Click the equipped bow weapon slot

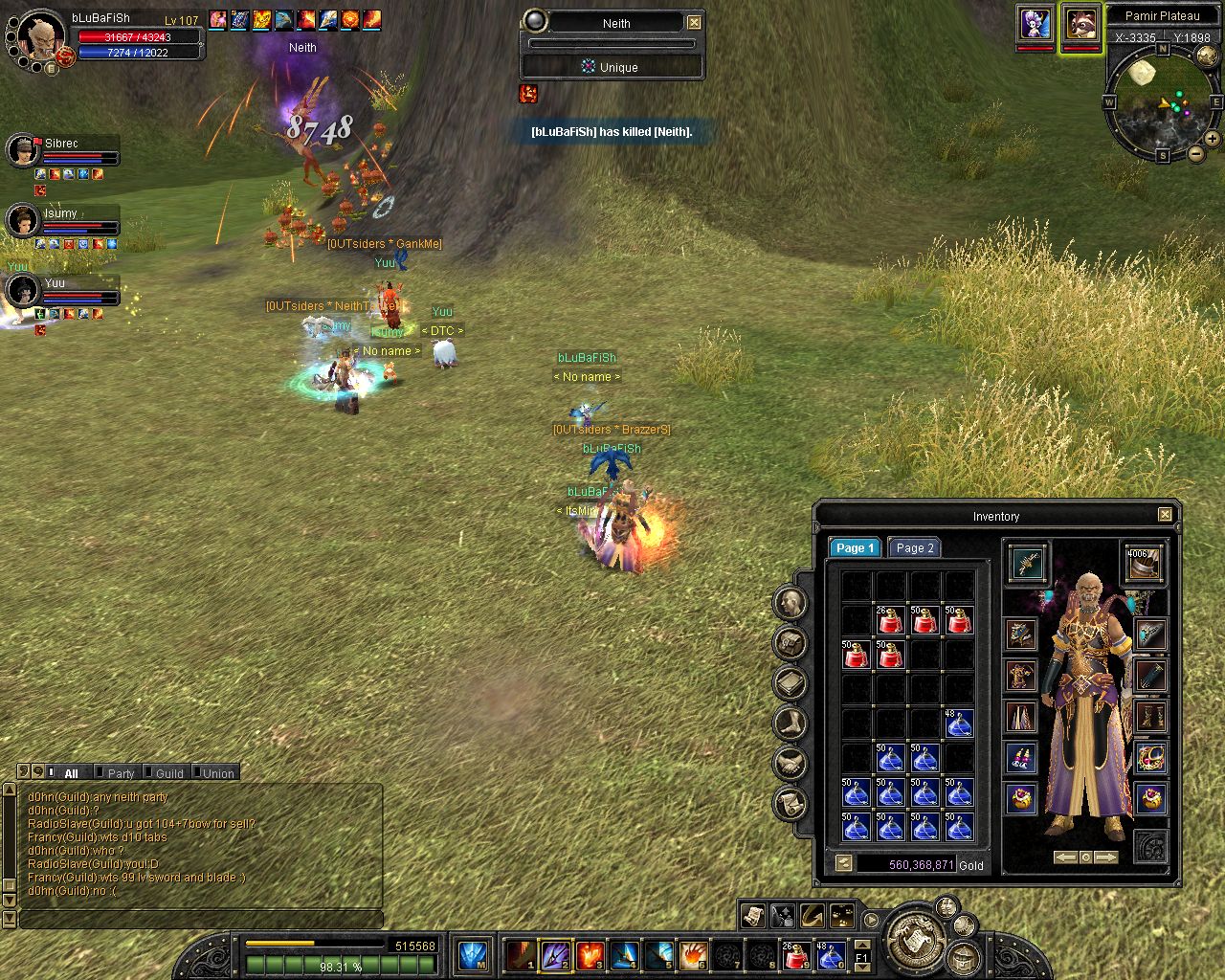(1028, 563)
